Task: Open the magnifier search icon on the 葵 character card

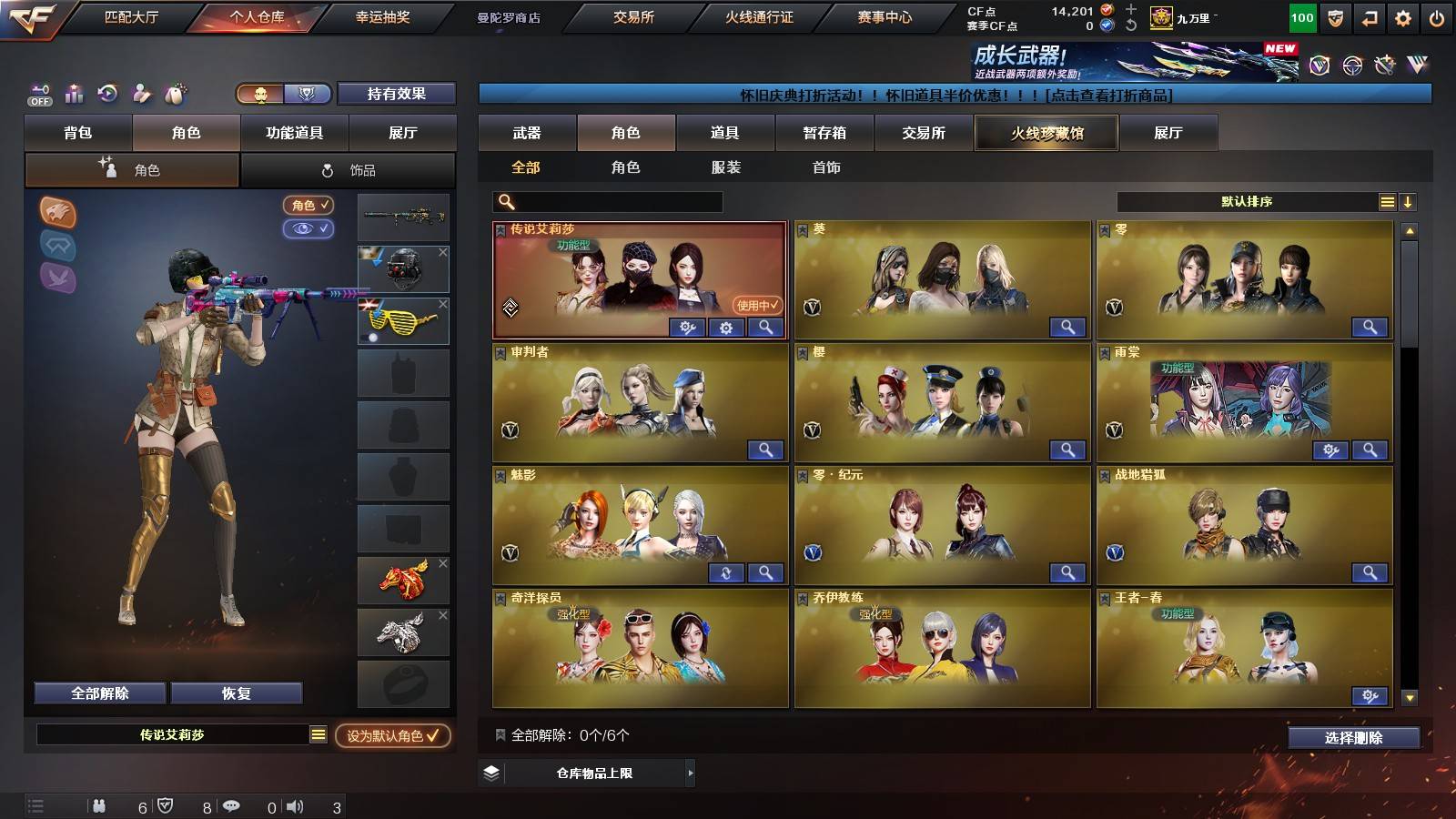Action: click(x=1069, y=325)
